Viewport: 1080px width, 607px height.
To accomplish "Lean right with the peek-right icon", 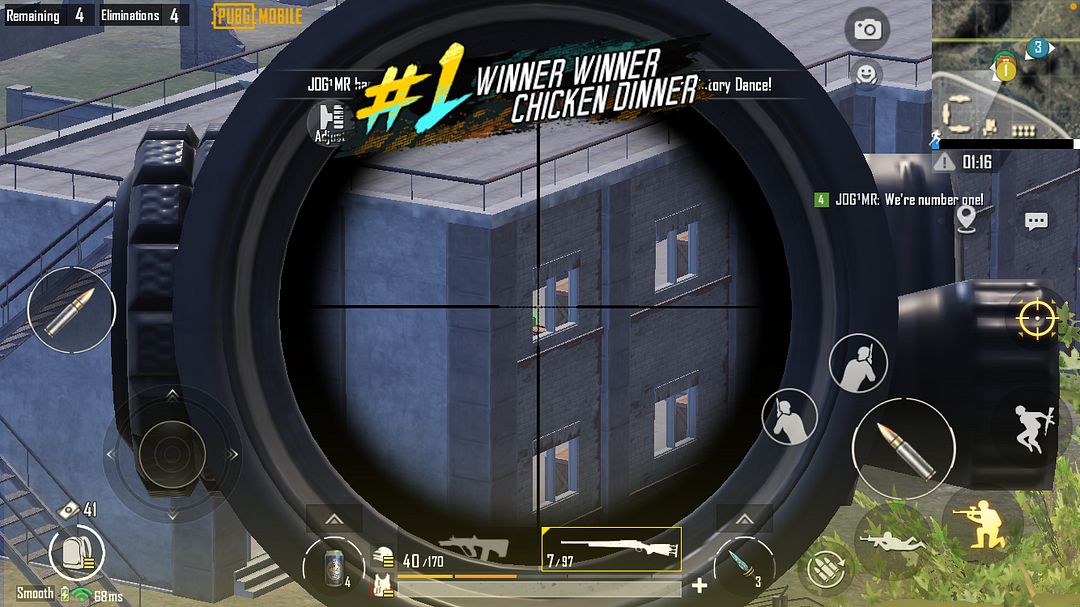I will 859,363.
